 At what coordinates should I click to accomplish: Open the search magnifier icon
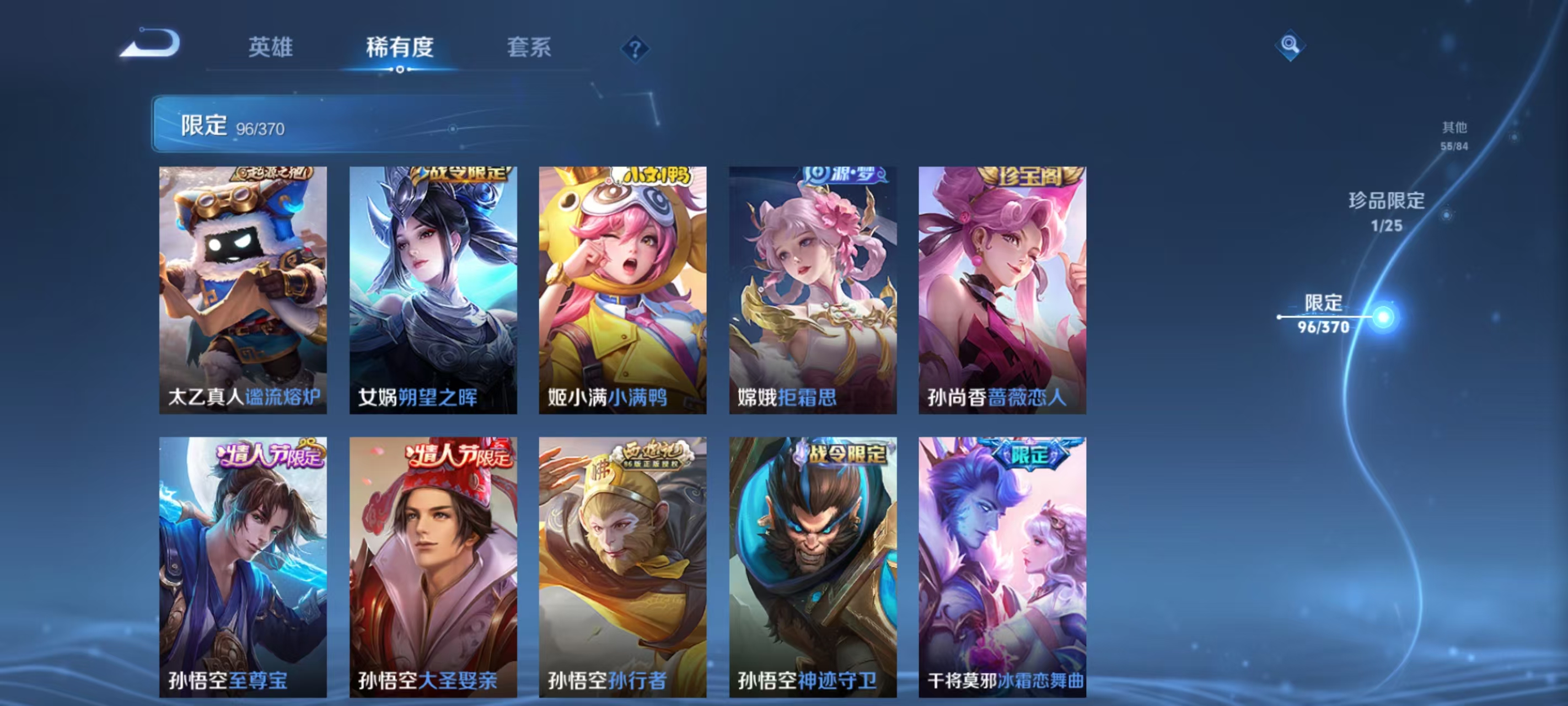click(x=1291, y=46)
